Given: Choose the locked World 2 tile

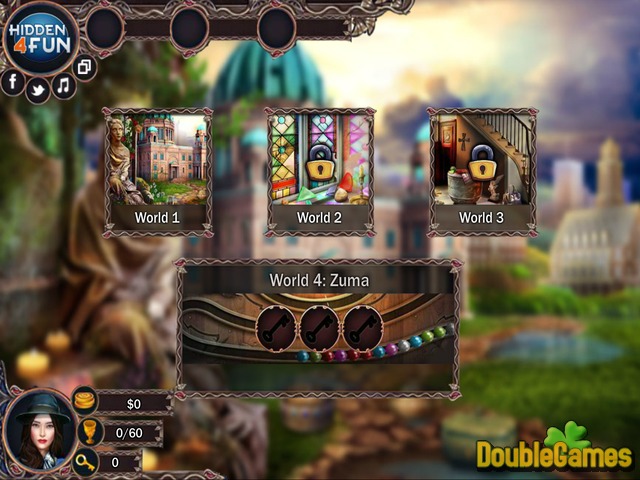Looking at the screenshot, I should [320, 171].
